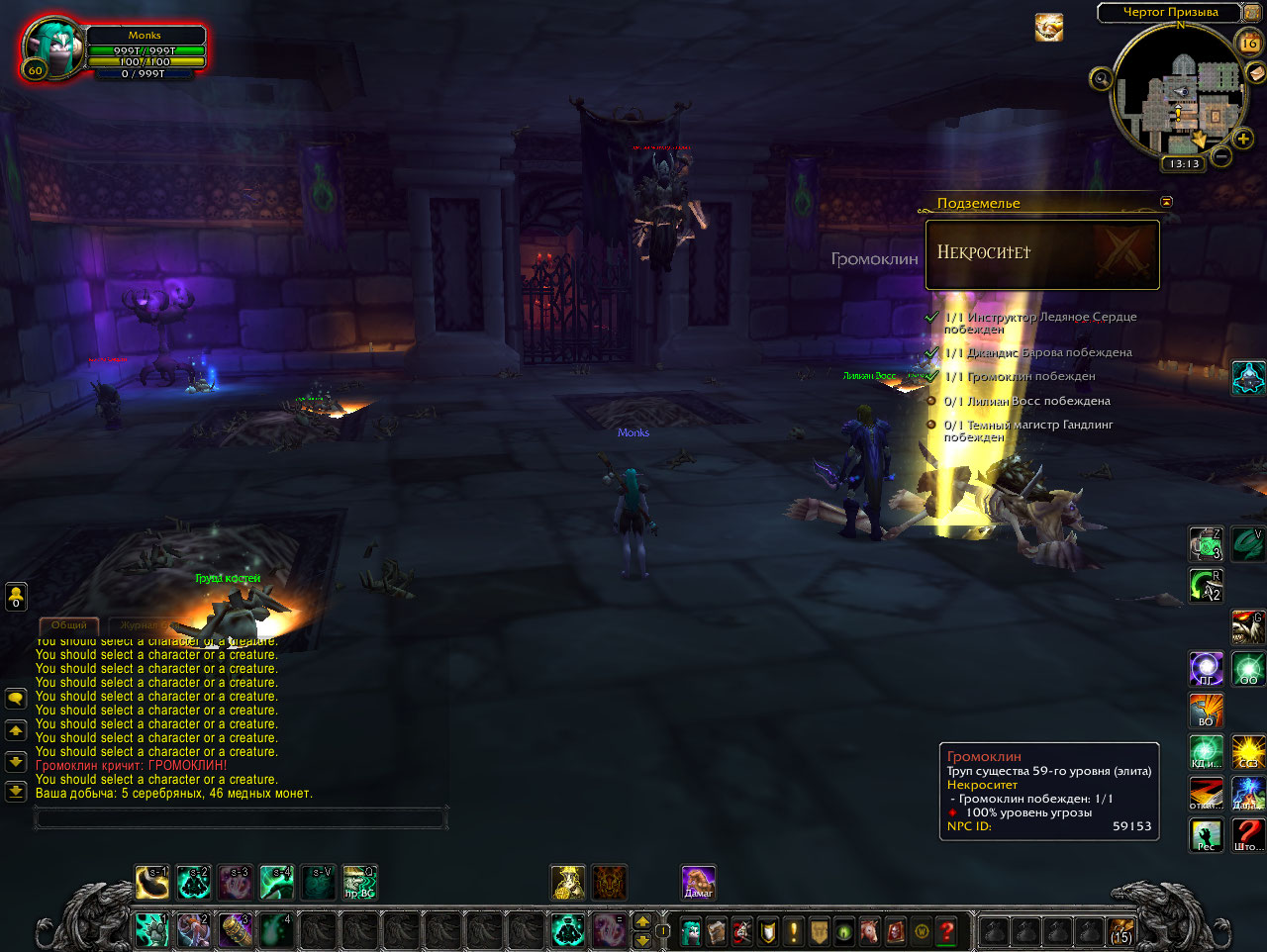Collapse the Подземелье objectives tracker
1267x952 pixels.
(x=1166, y=202)
